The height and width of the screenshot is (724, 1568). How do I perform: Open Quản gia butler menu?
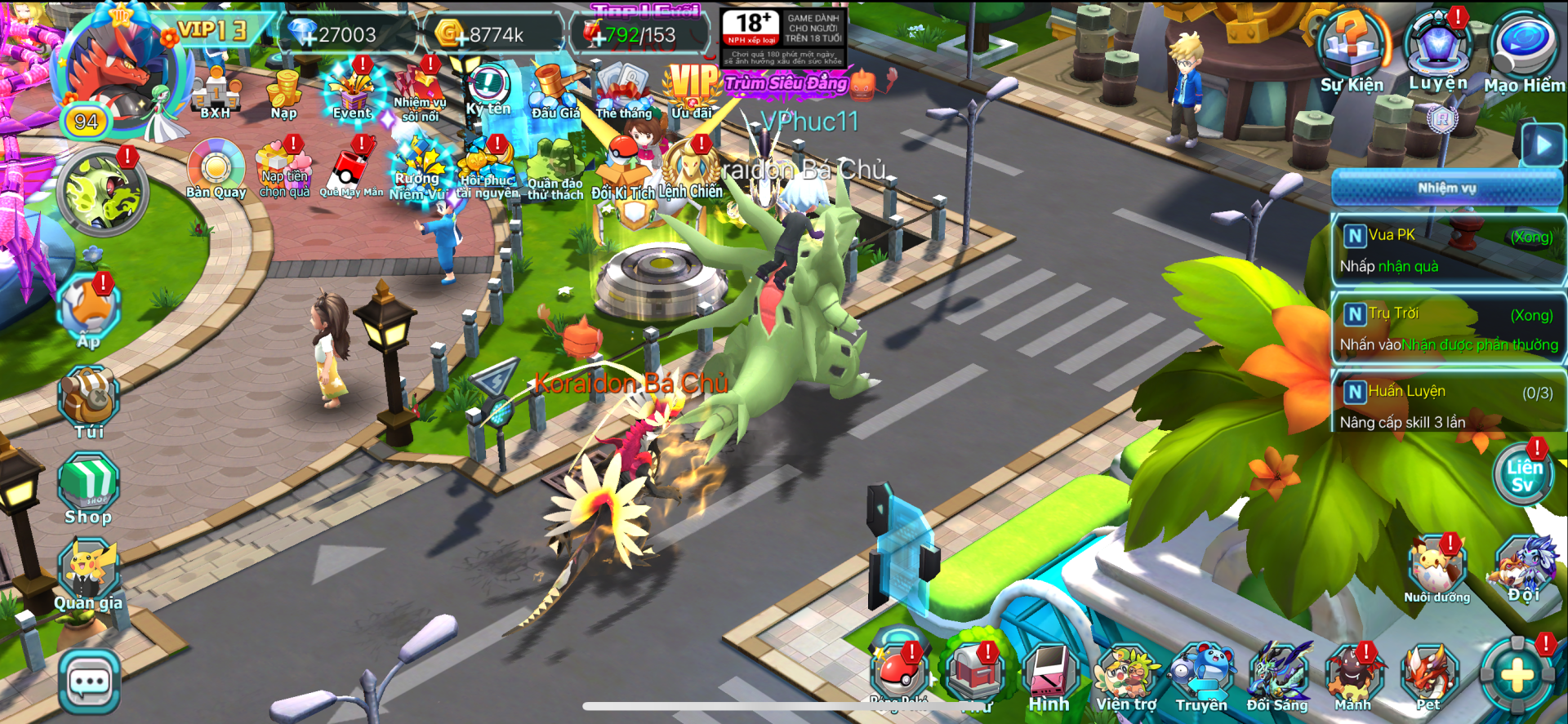click(x=88, y=575)
